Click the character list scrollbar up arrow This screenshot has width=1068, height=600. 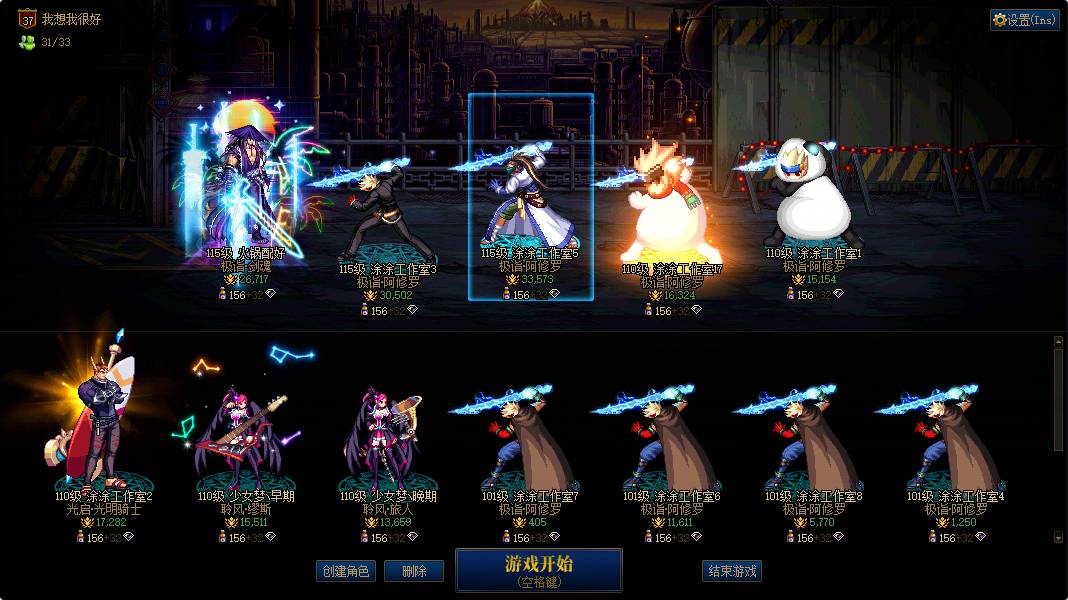point(1058,342)
